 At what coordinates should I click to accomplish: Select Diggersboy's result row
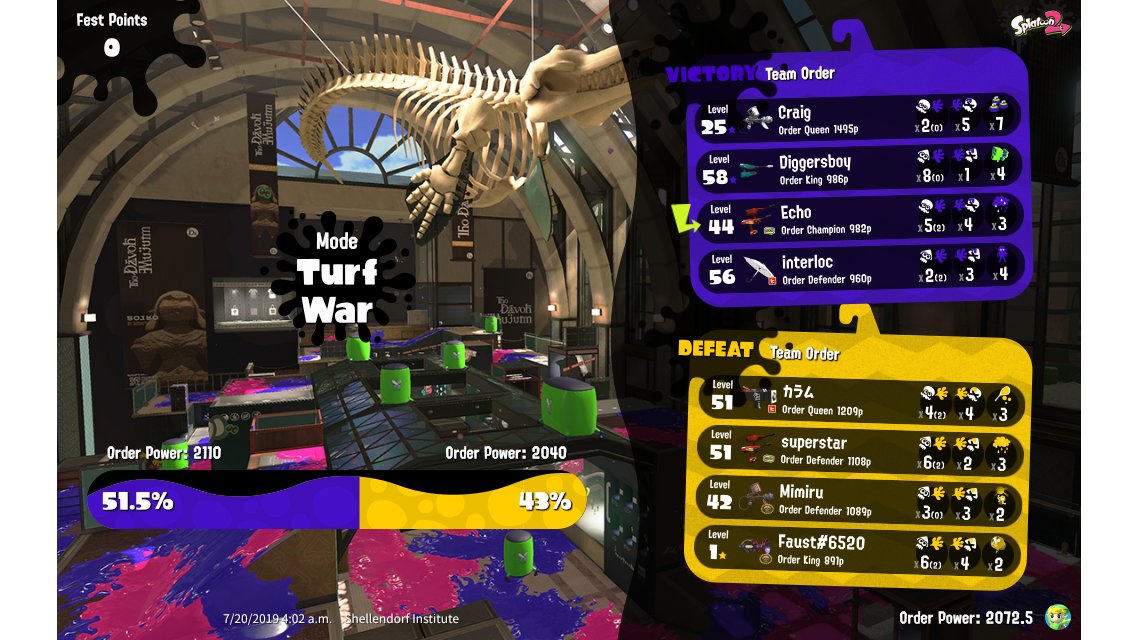(858, 167)
